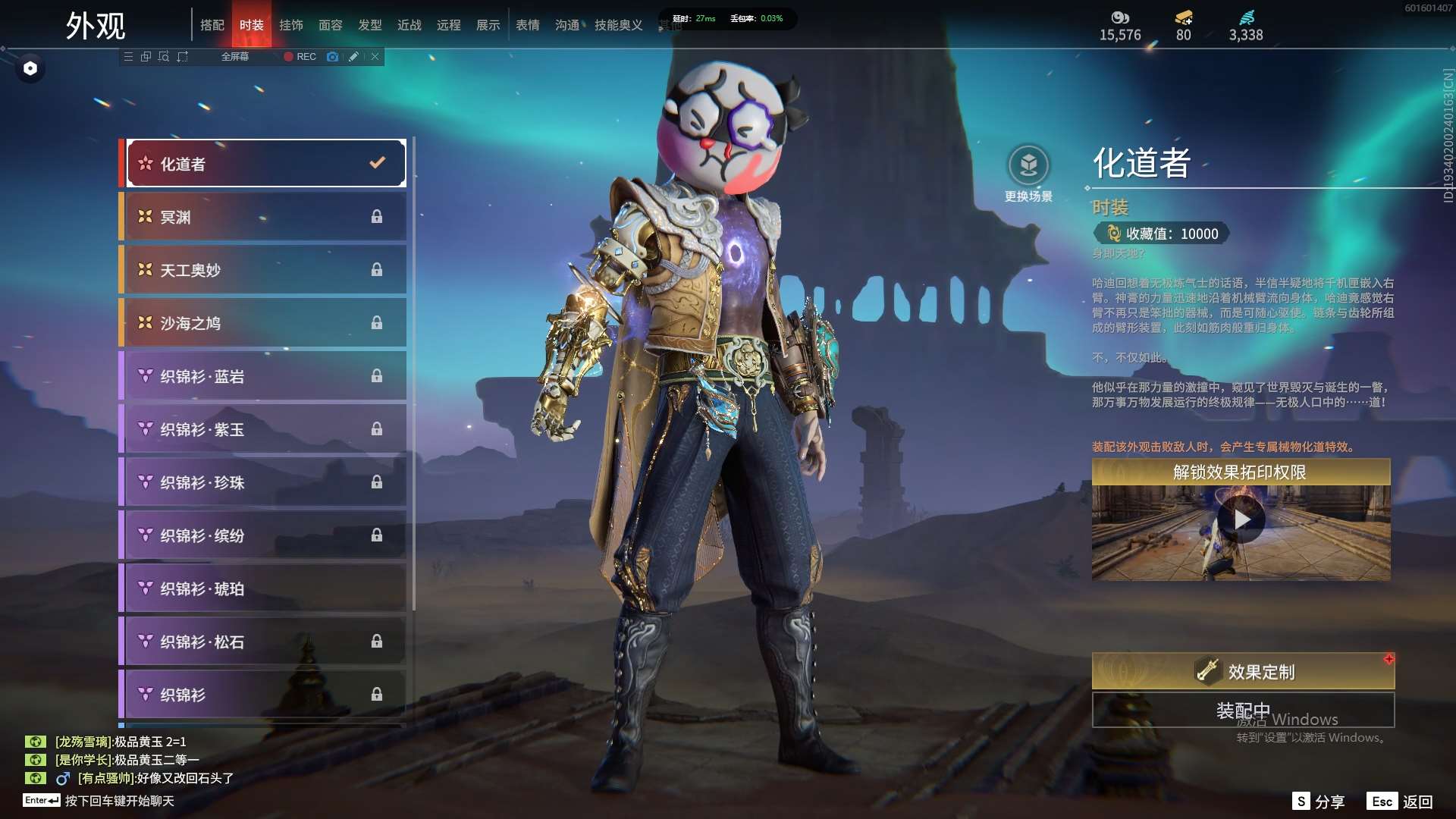This screenshot has width=1456, height=819.
Task: Choose the 冥渊 outfit from the list
Action: [265, 217]
